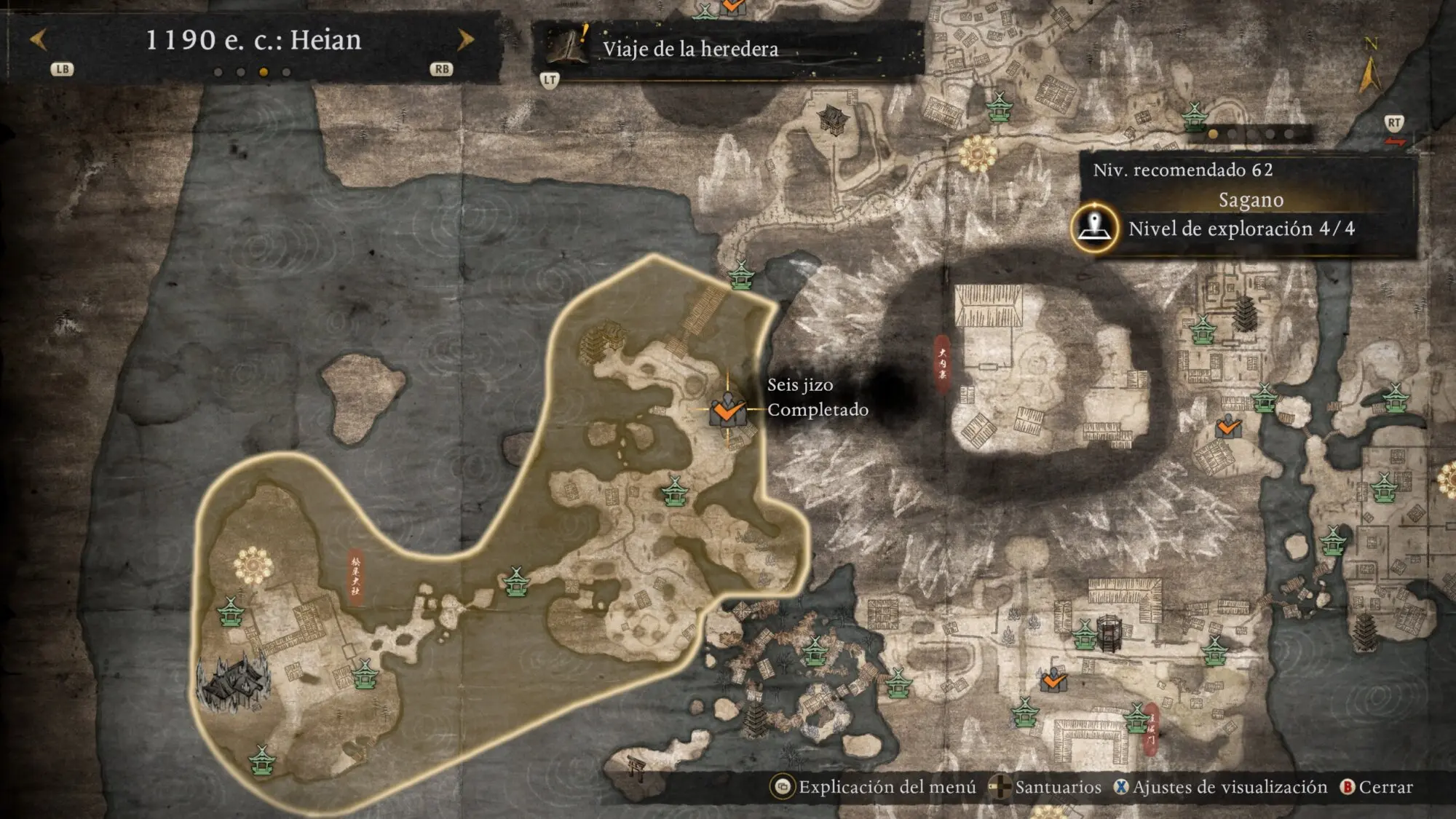
Task: Select the golden flower marker inside highlighted Sagano
Action: pos(253,566)
